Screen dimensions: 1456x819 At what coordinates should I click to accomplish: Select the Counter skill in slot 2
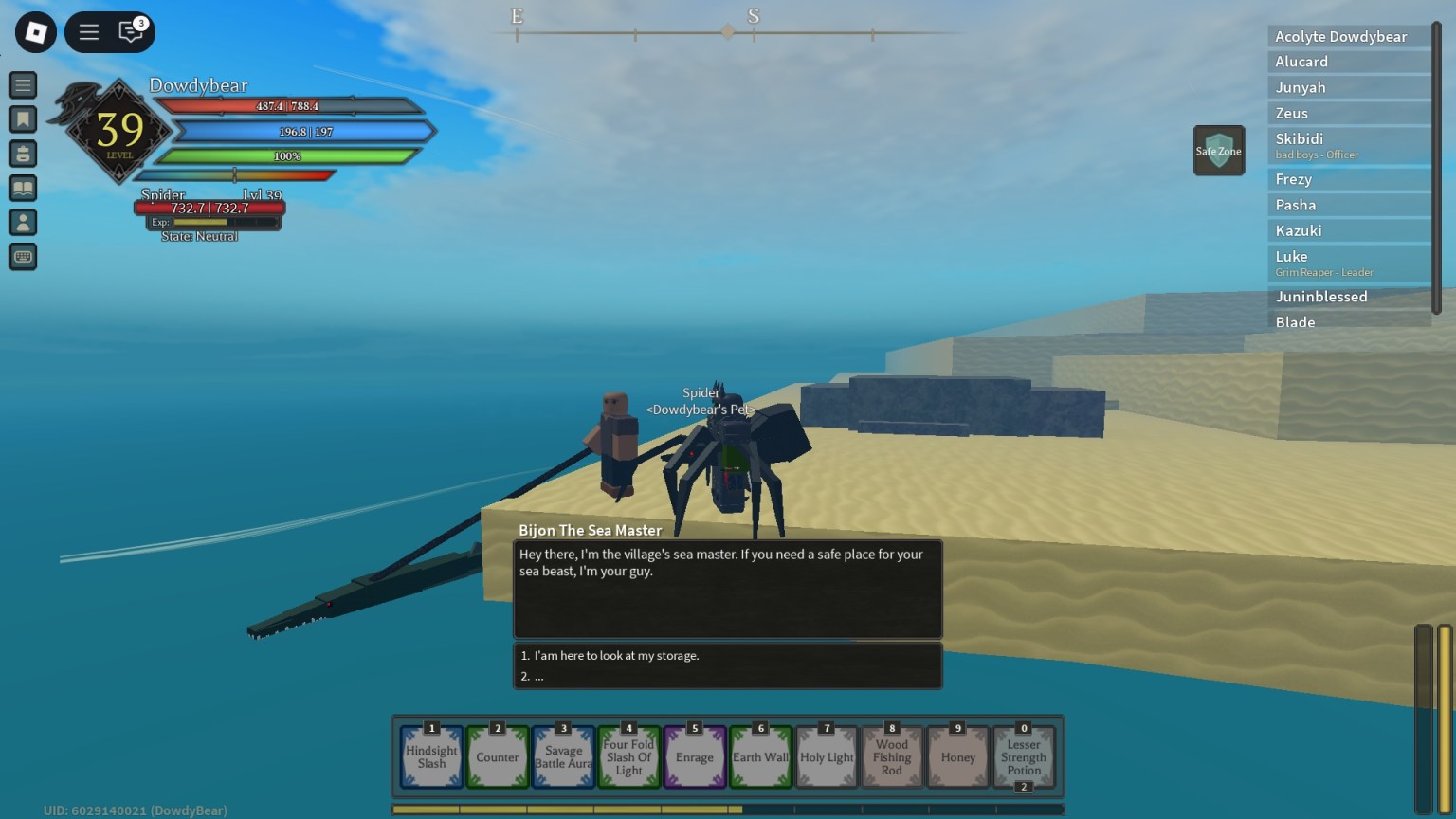(498, 756)
